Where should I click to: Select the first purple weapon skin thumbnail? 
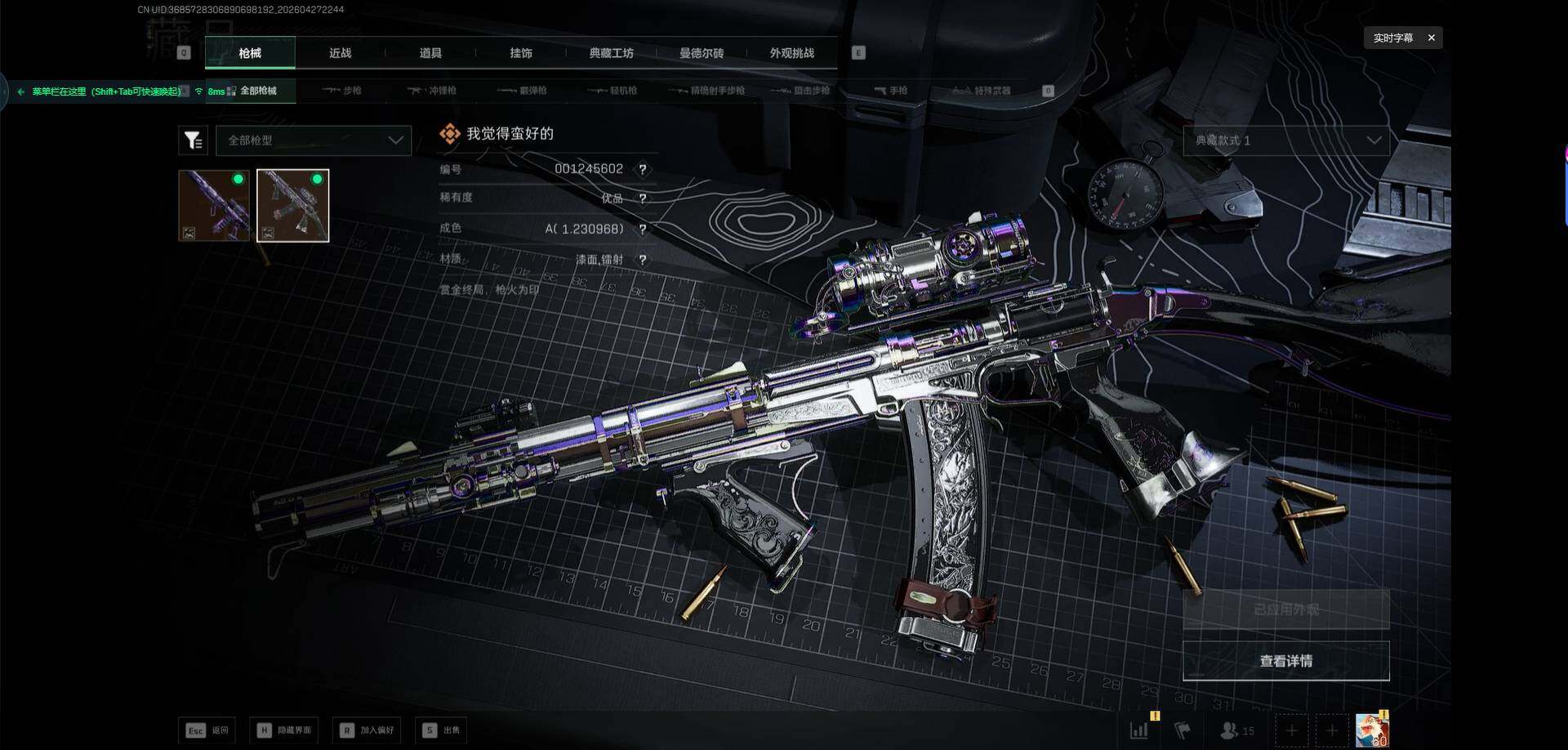point(214,205)
